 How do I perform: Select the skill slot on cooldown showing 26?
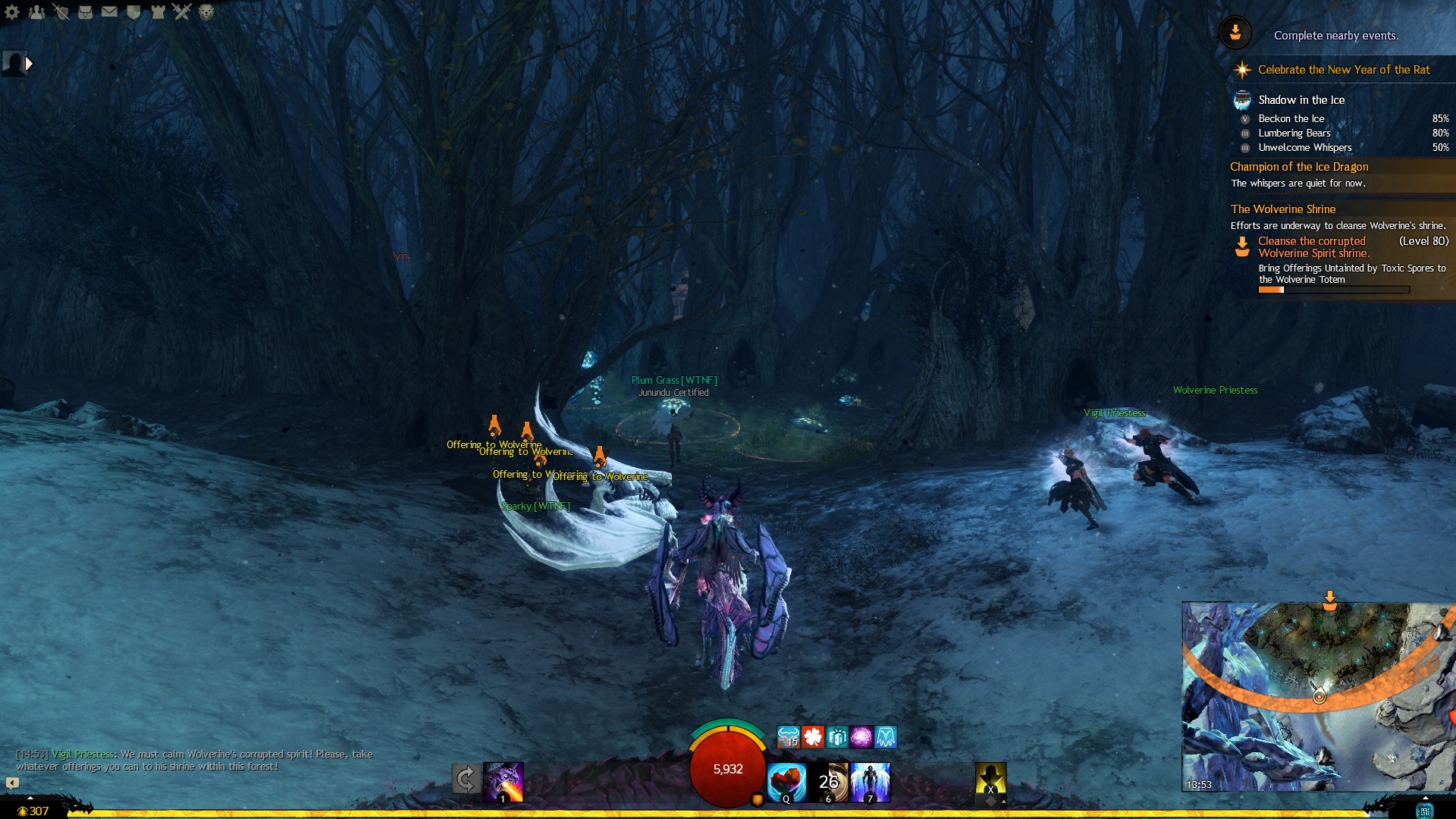[x=829, y=782]
